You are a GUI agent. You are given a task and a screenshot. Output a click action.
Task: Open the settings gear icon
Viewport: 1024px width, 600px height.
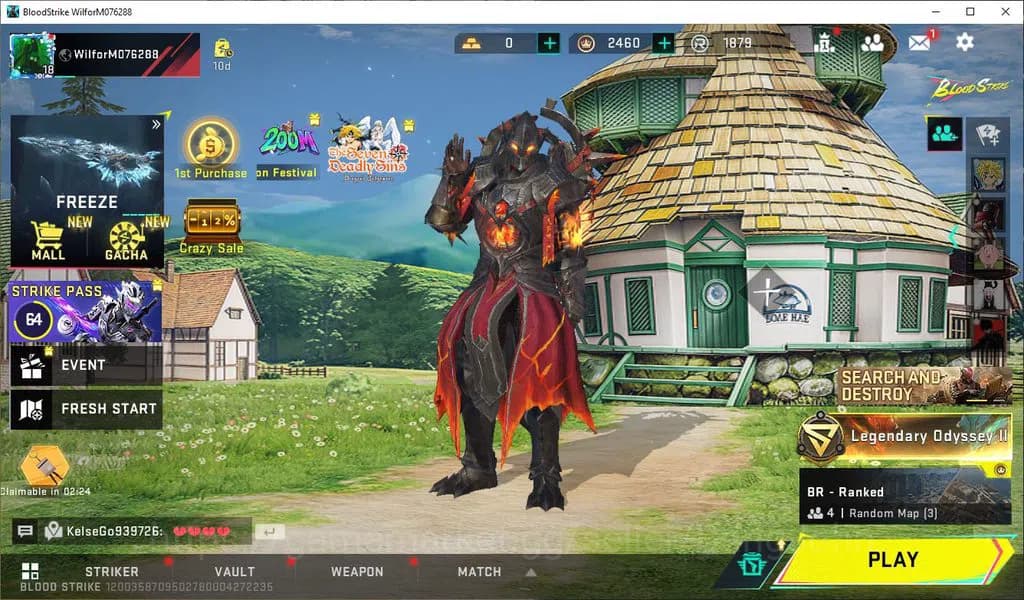point(964,42)
